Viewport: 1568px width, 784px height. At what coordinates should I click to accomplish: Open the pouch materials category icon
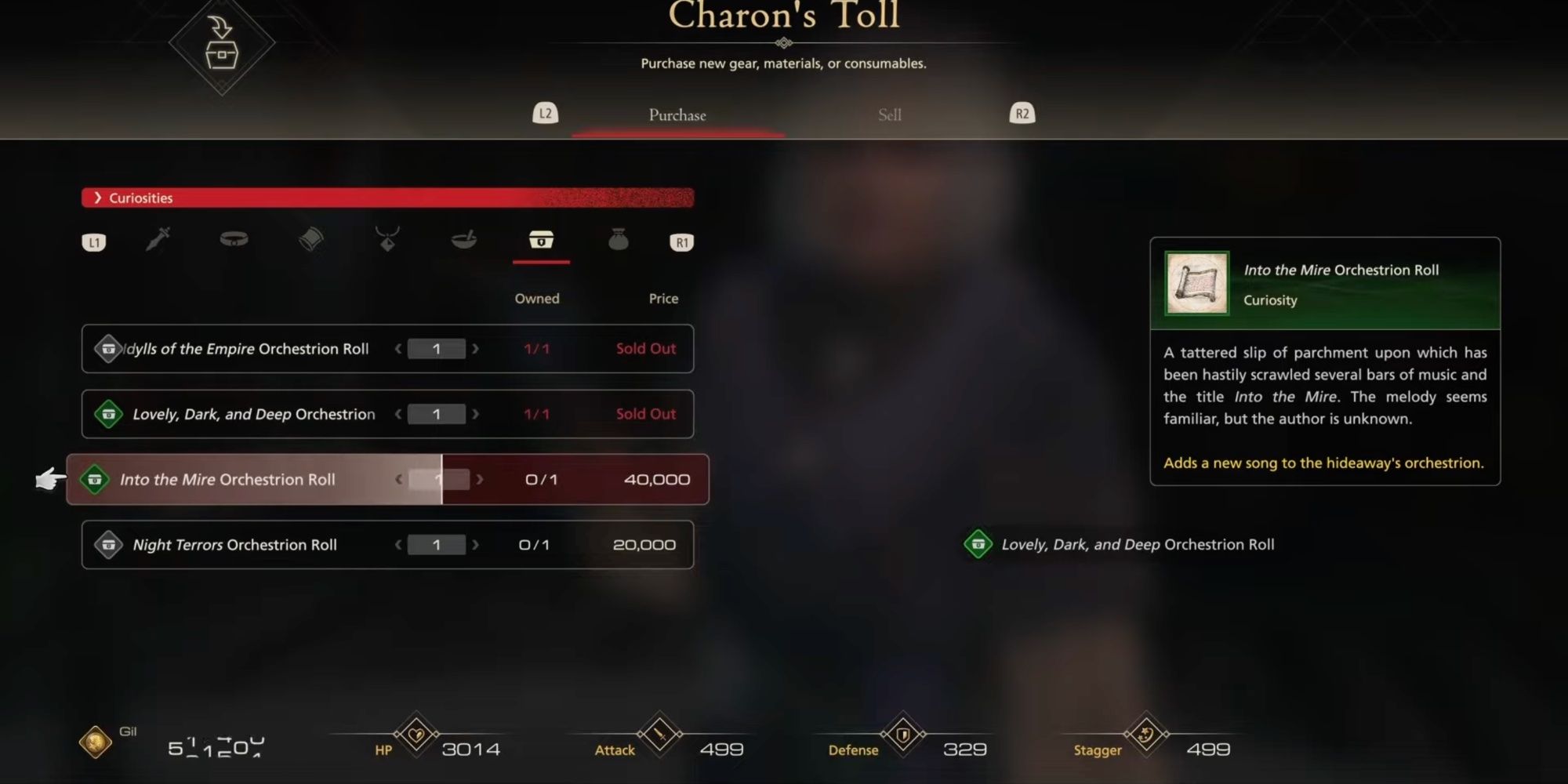tap(619, 241)
